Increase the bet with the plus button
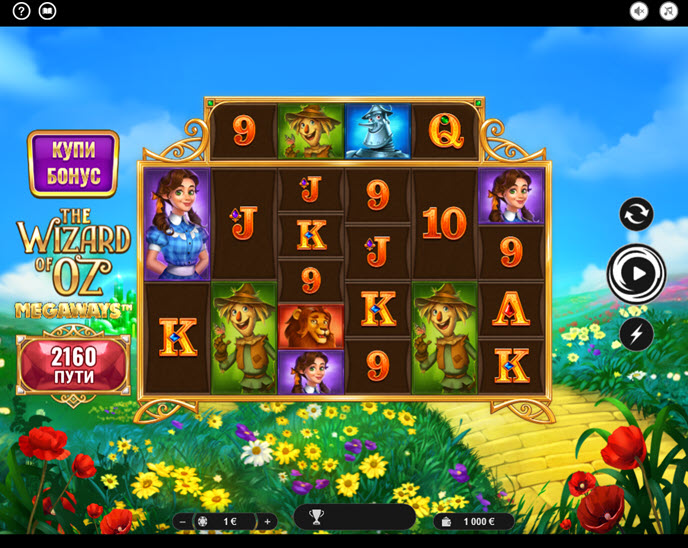This screenshot has width=688, height=548. pos(267,521)
